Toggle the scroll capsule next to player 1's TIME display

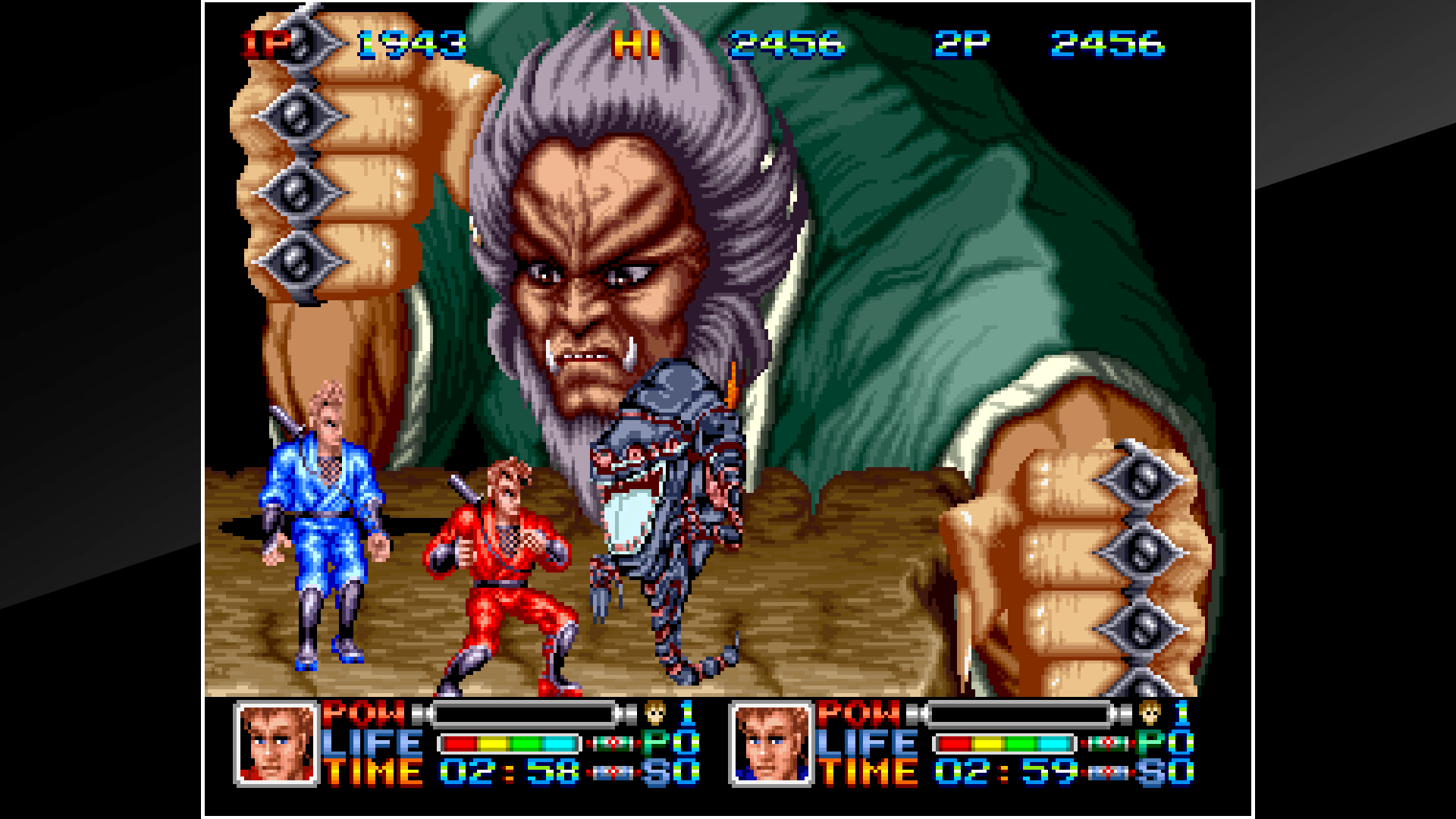click(613, 772)
